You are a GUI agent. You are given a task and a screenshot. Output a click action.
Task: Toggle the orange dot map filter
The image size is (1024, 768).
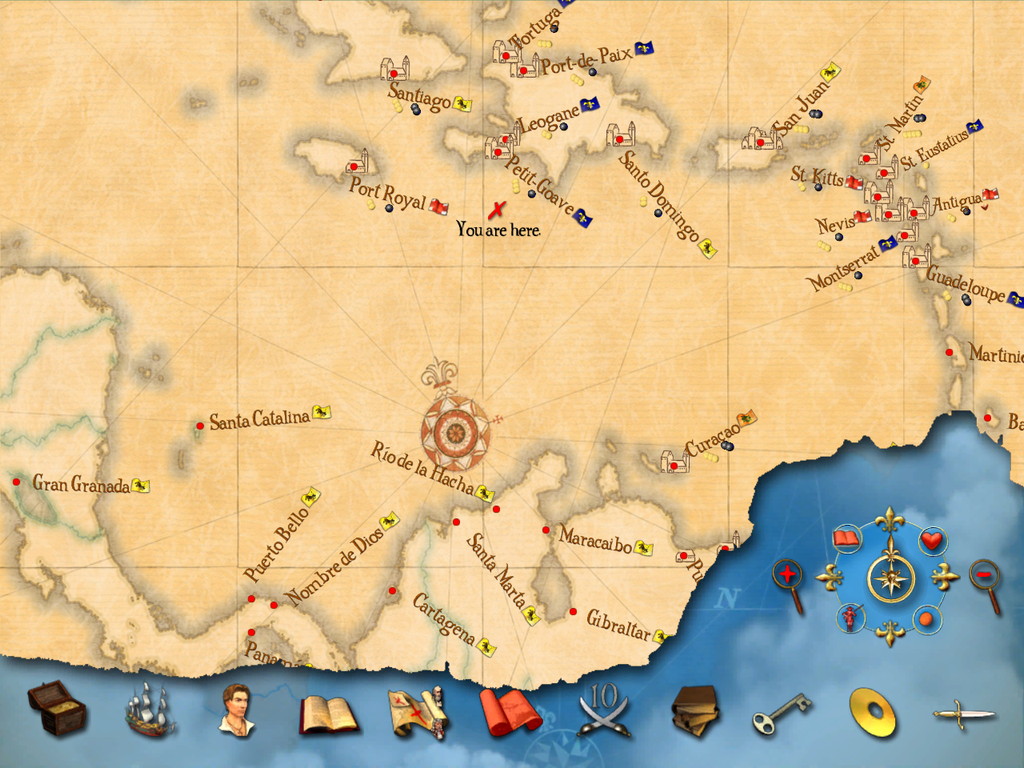click(927, 619)
